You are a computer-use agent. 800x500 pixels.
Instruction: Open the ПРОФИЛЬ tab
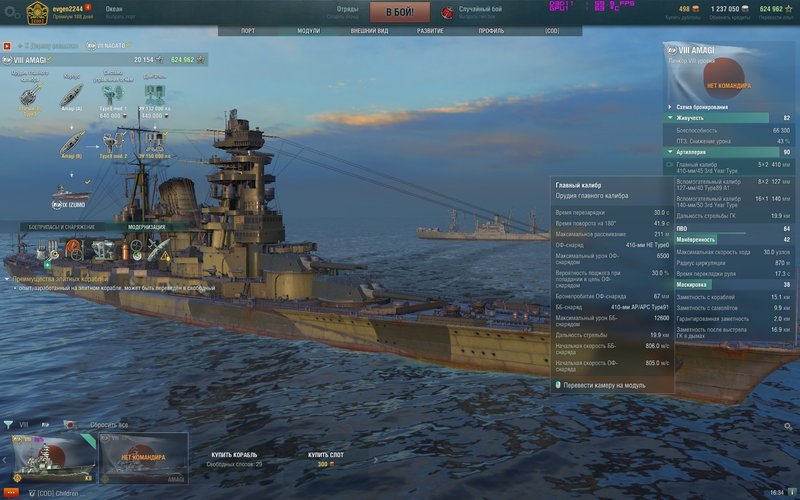[491, 31]
